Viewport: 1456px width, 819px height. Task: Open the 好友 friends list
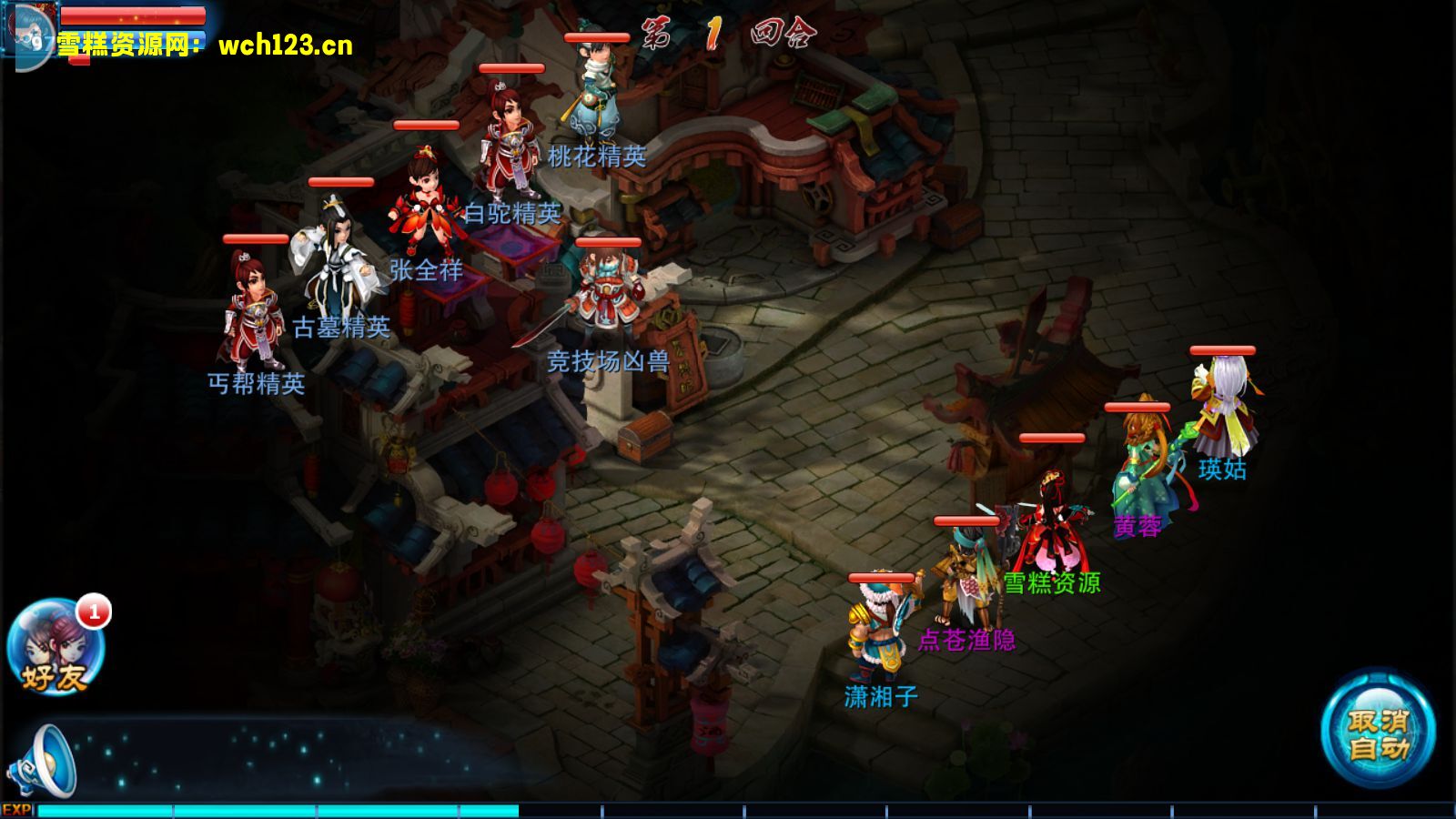[x=55, y=648]
